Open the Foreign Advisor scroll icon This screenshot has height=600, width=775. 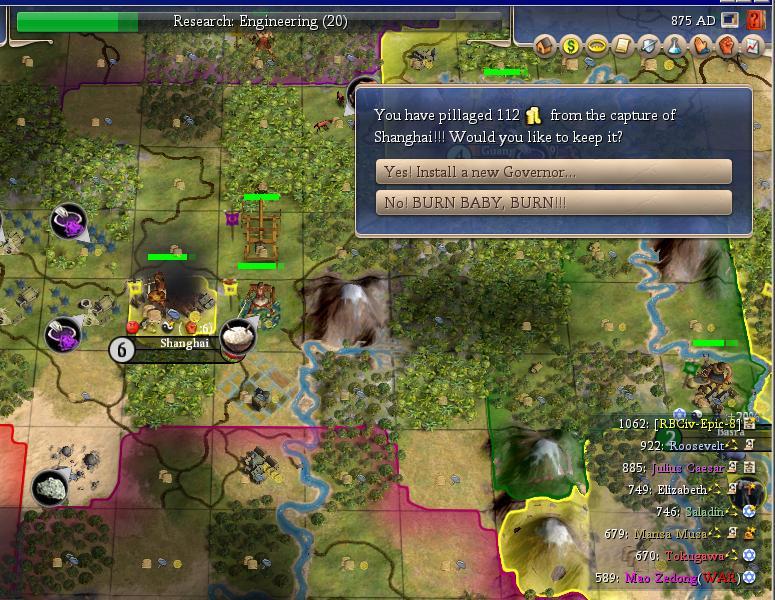tap(623, 45)
